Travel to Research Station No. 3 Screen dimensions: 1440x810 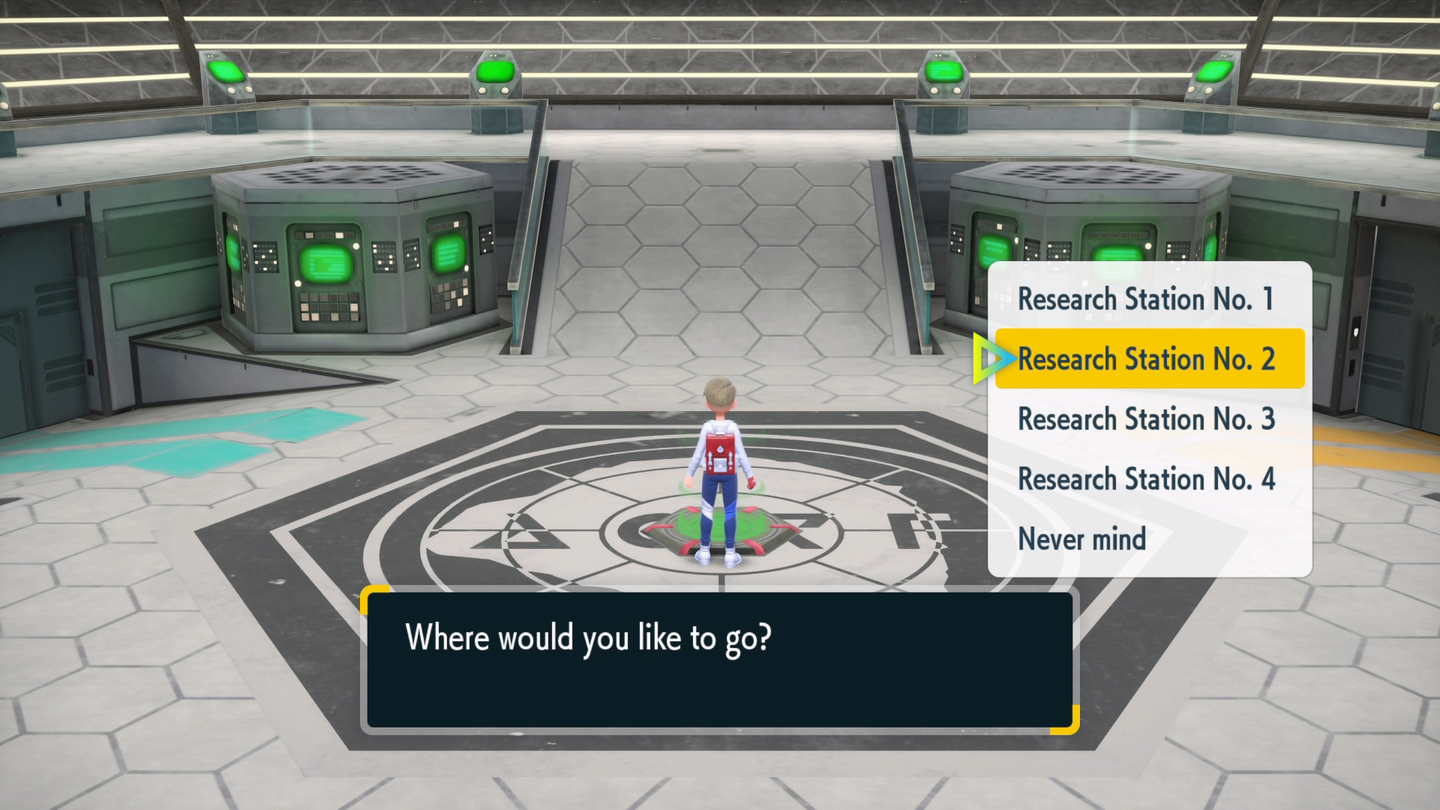coord(1146,419)
